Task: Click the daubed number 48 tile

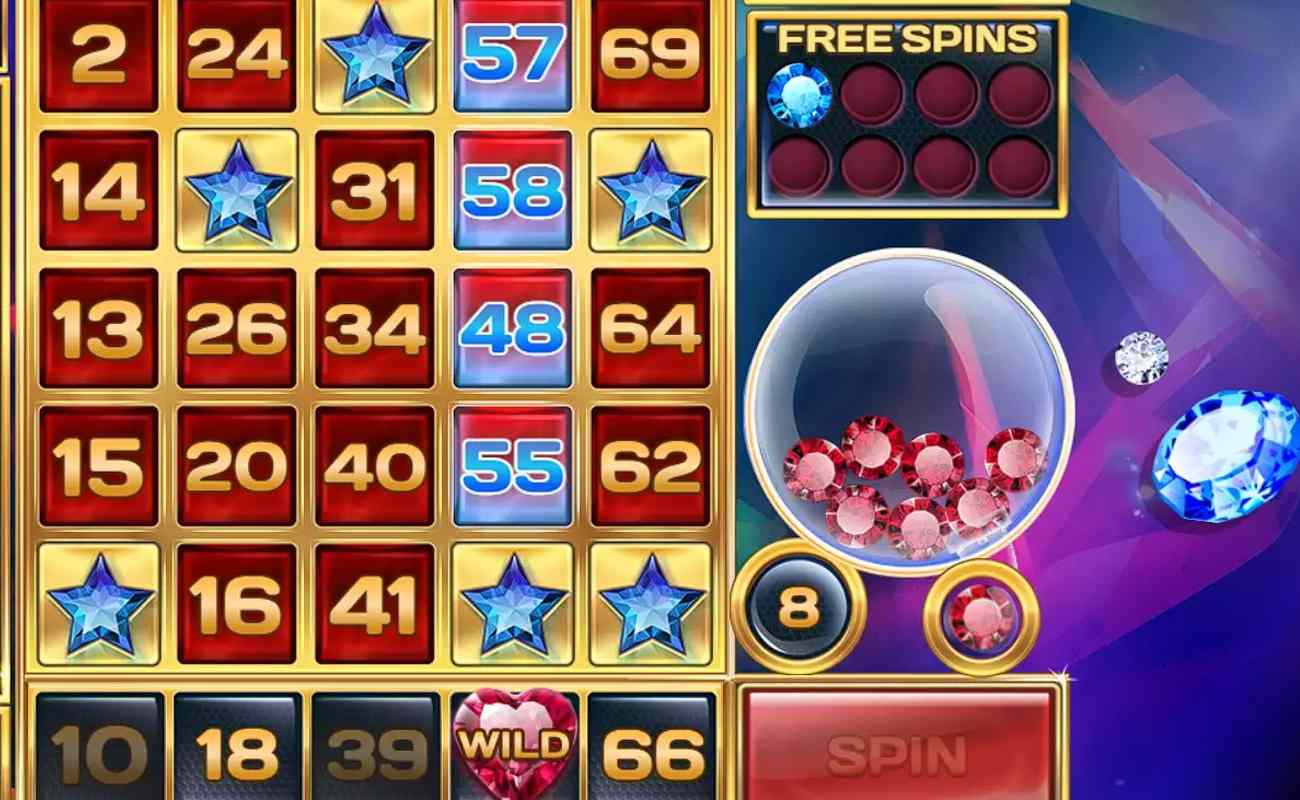Action: click(514, 327)
